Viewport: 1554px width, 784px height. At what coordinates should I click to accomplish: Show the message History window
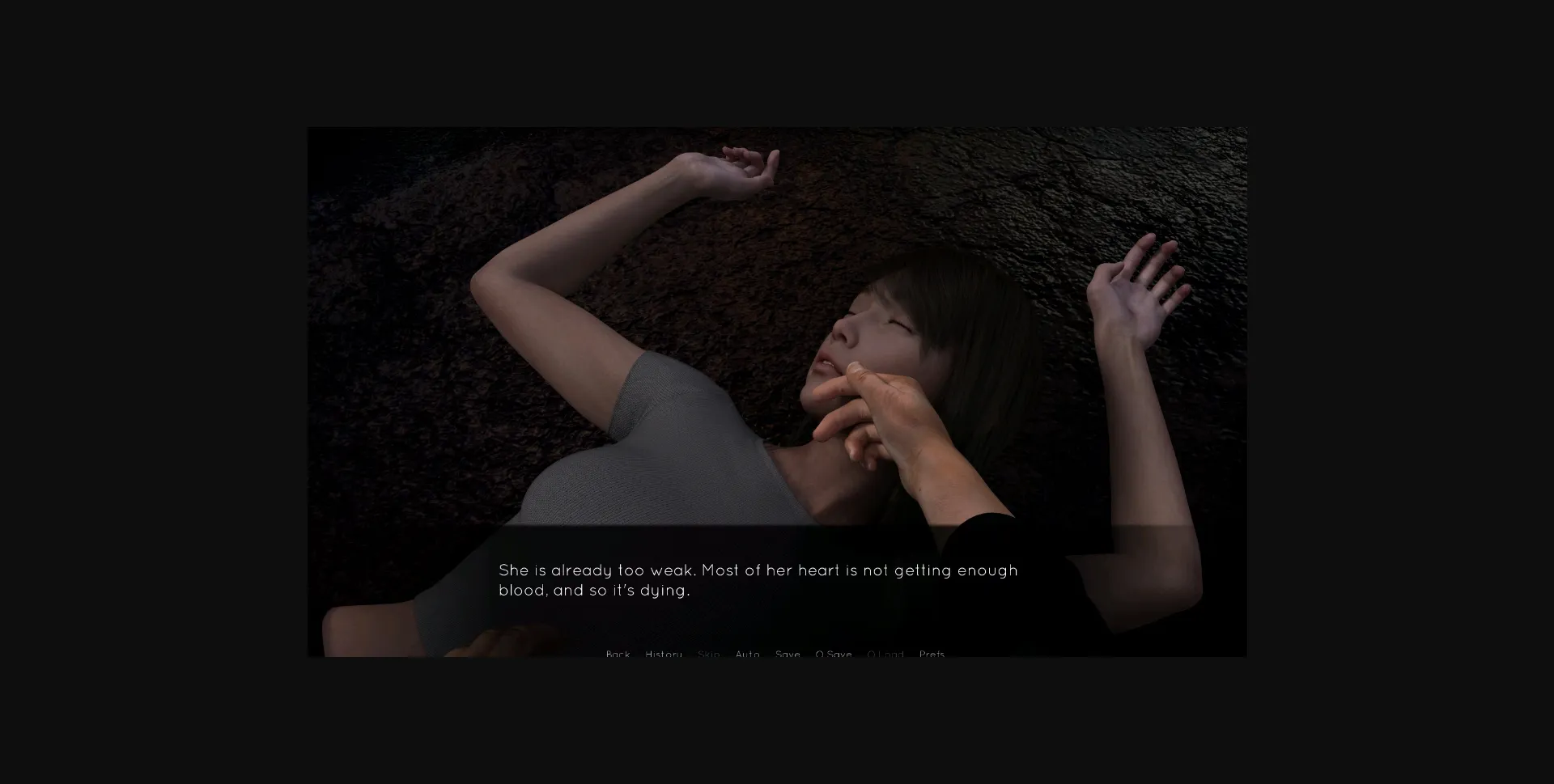(x=664, y=654)
